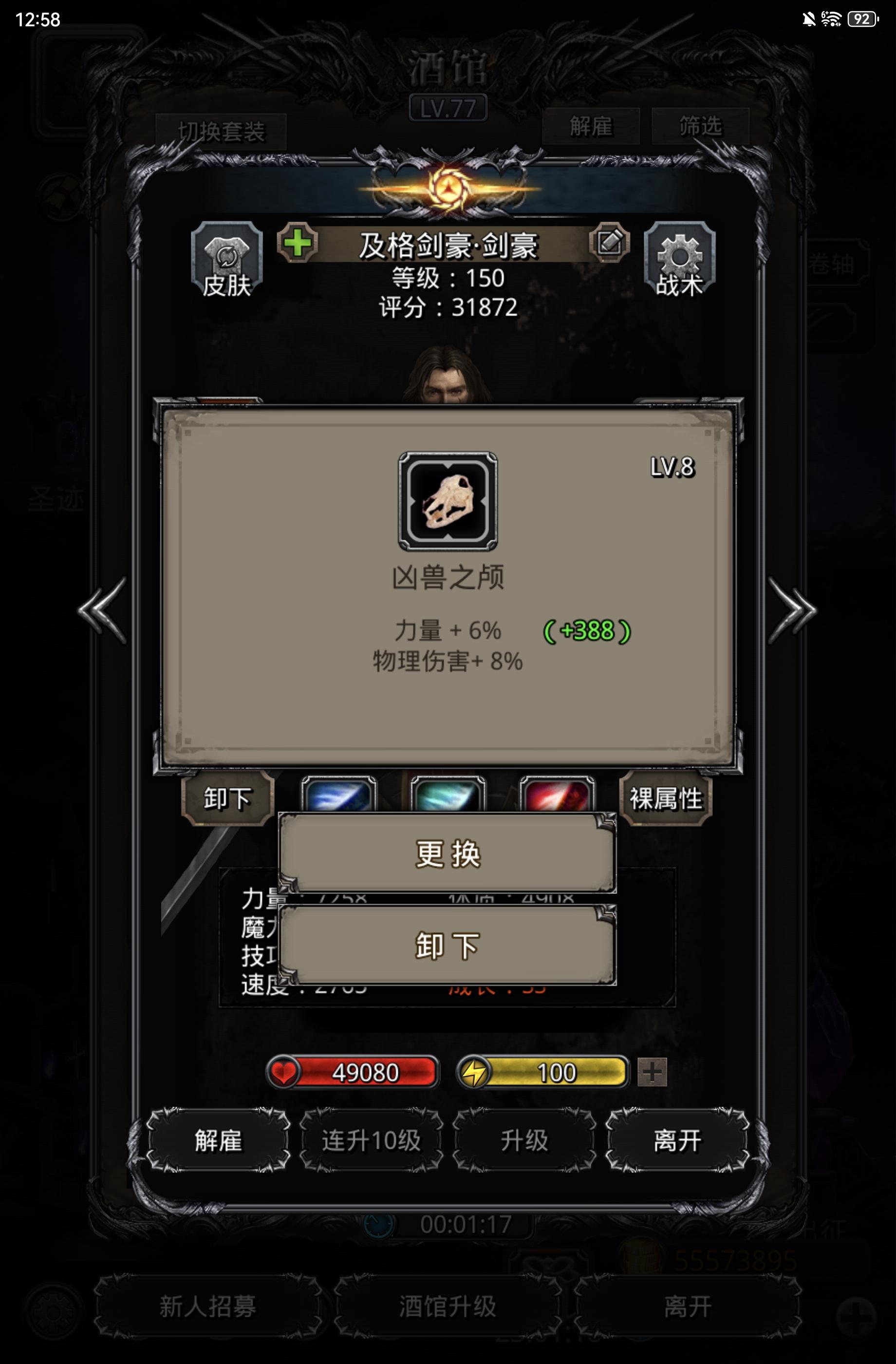The height and width of the screenshot is (1364, 896).
Task: Open the rename pencil icon next to 及格剑豪·剑豪
Action: 610,243
